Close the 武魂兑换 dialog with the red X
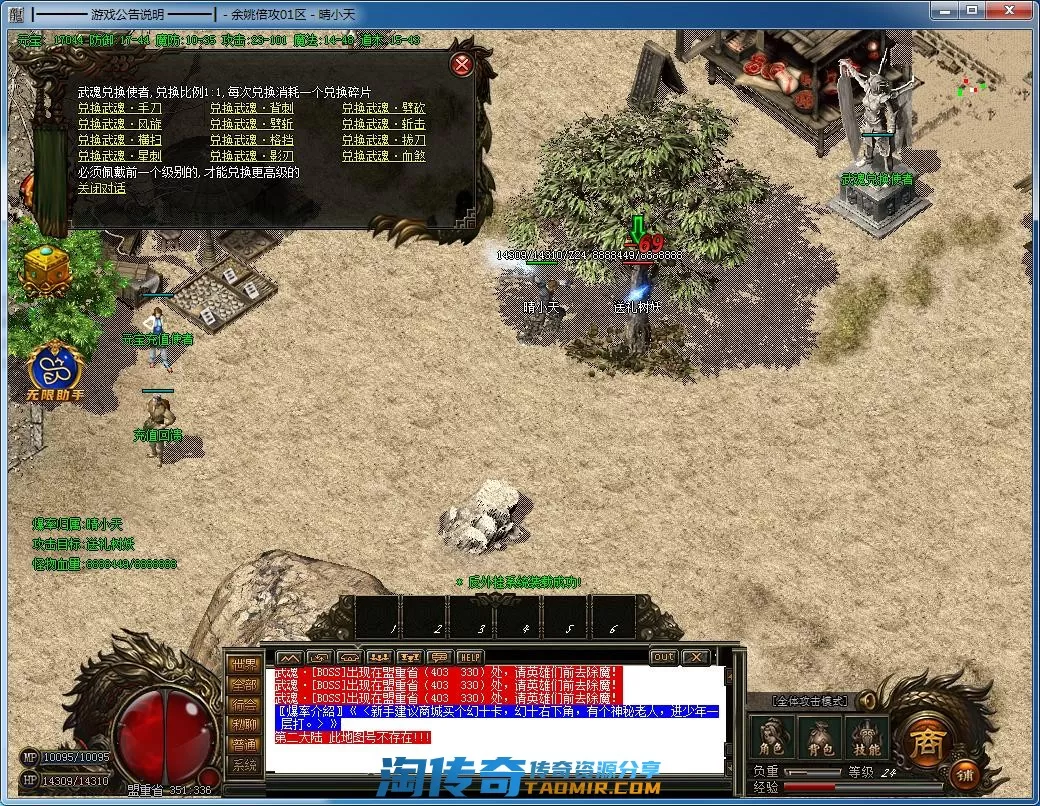1040x806 pixels. [462, 66]
